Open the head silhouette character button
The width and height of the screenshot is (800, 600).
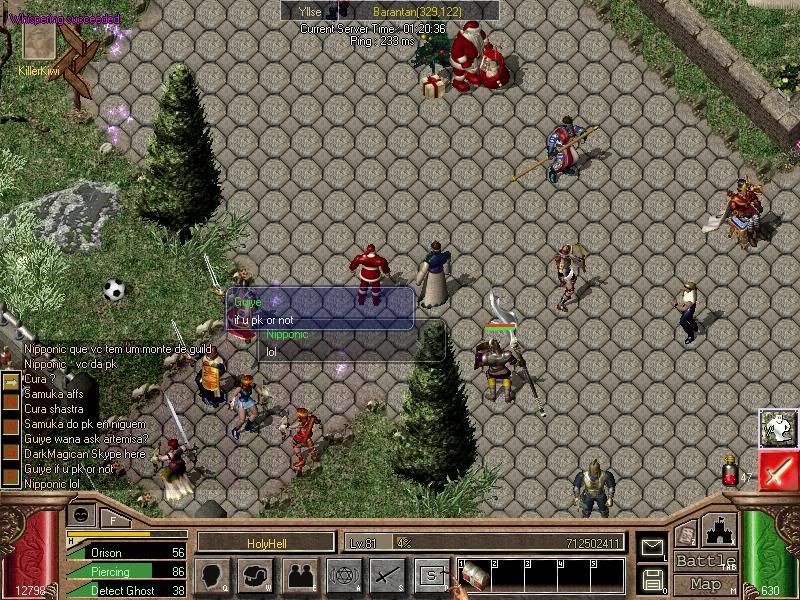(x=212, y=575)
